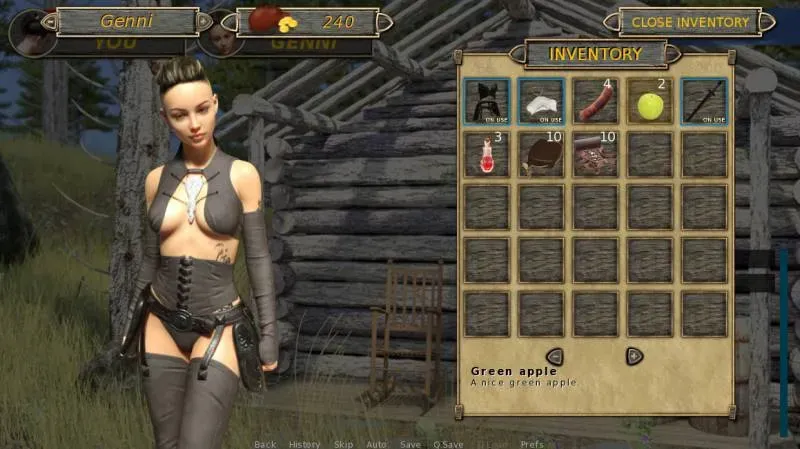Image resolution: width=800 pixels, height=449 pixels.
Task: Open the Prefs menu
Action: tap(533, 444)
